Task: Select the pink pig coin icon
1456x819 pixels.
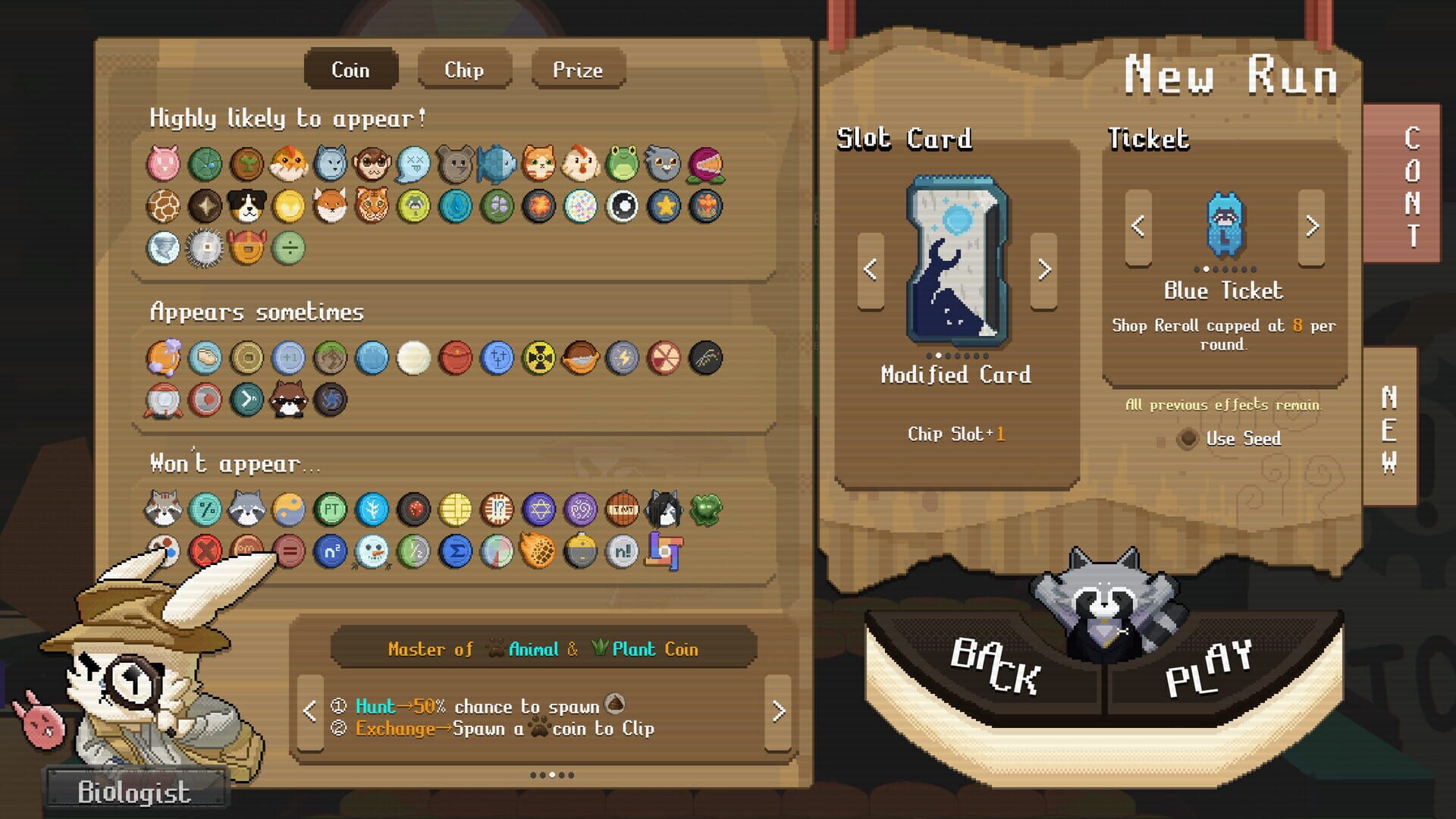Action: pyautogui.click(x=162, y=162)
